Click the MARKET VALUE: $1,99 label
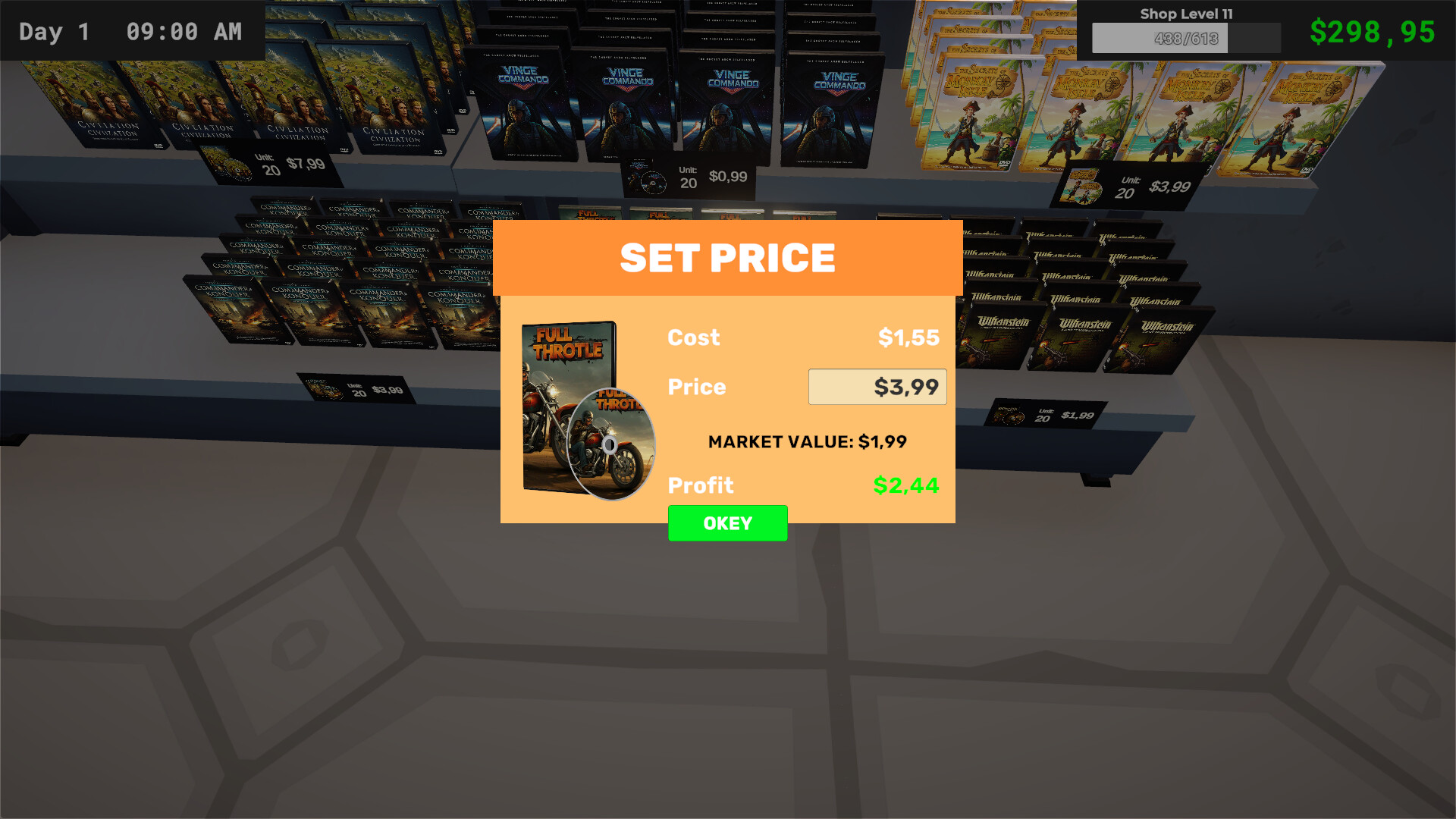 pos(806,441)
